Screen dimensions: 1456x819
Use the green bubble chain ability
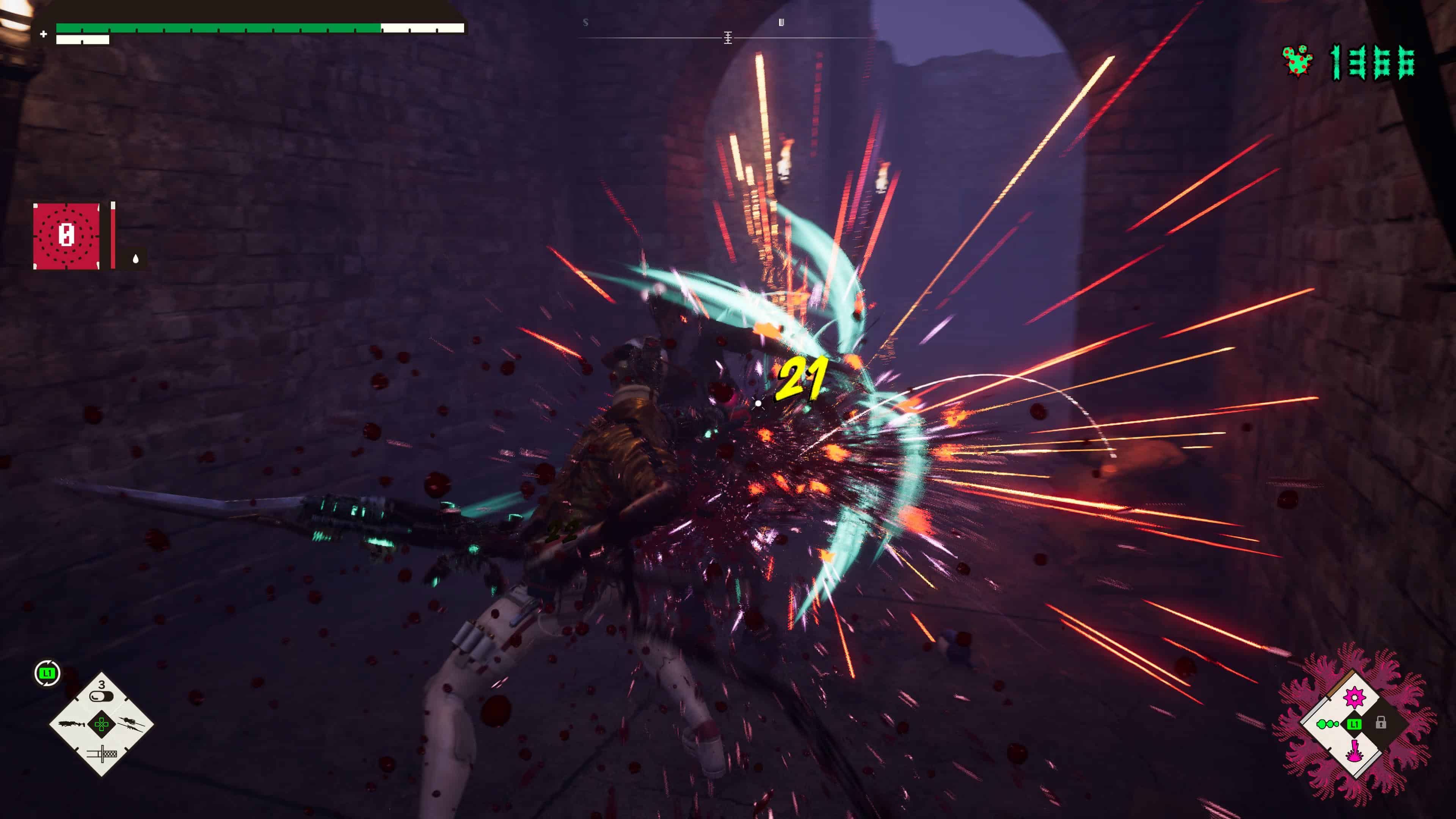point(1327,724)
